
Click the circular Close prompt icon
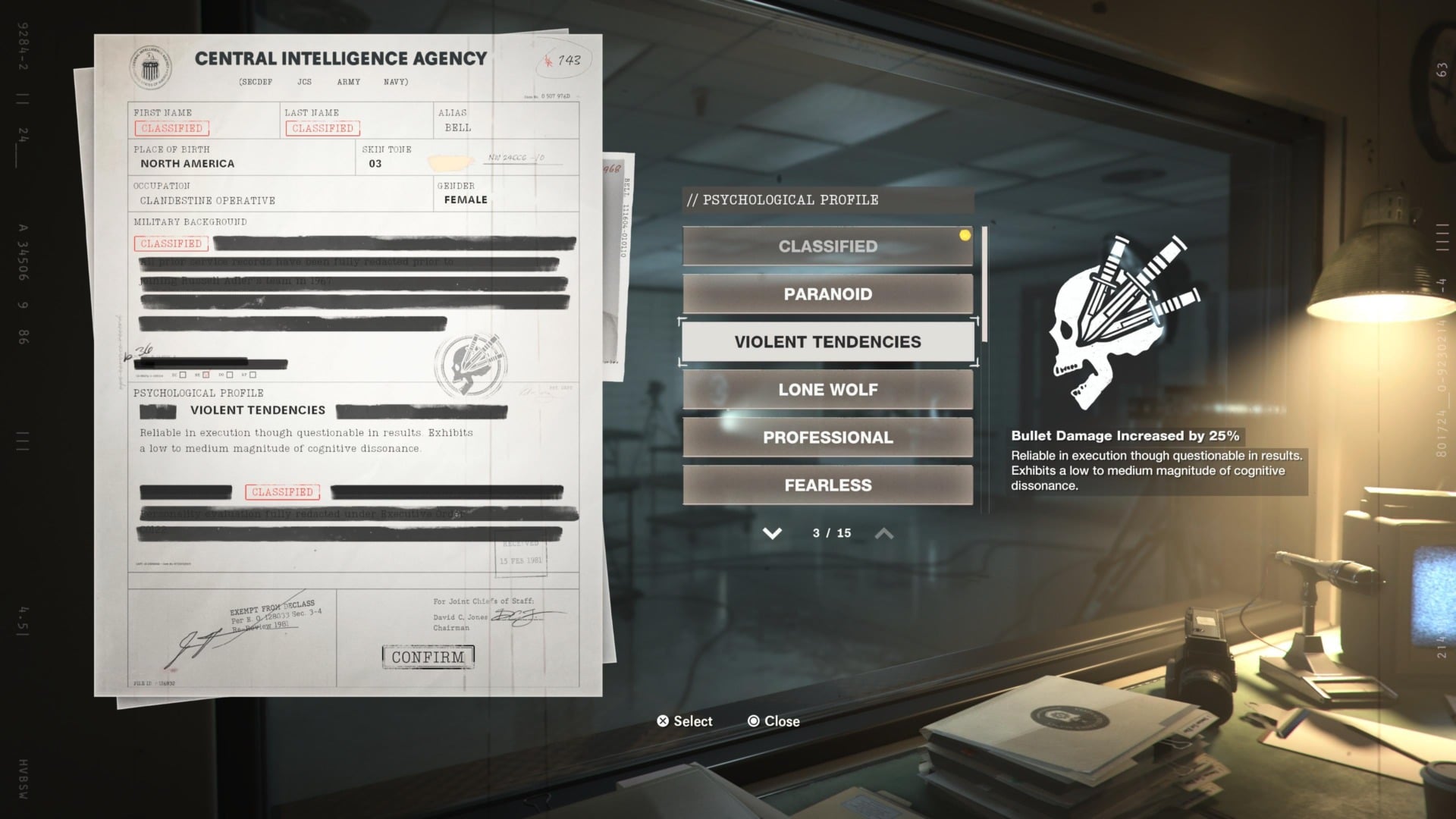753,721
